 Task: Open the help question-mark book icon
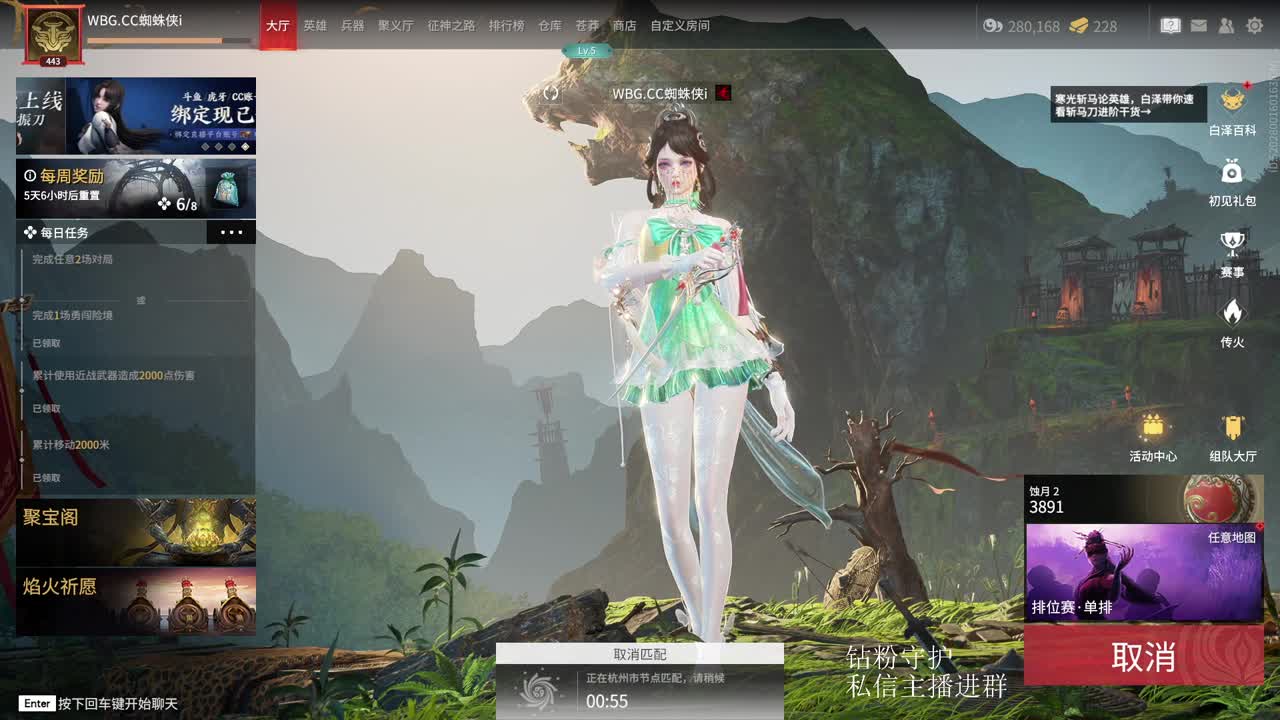tap(1170, 25)
